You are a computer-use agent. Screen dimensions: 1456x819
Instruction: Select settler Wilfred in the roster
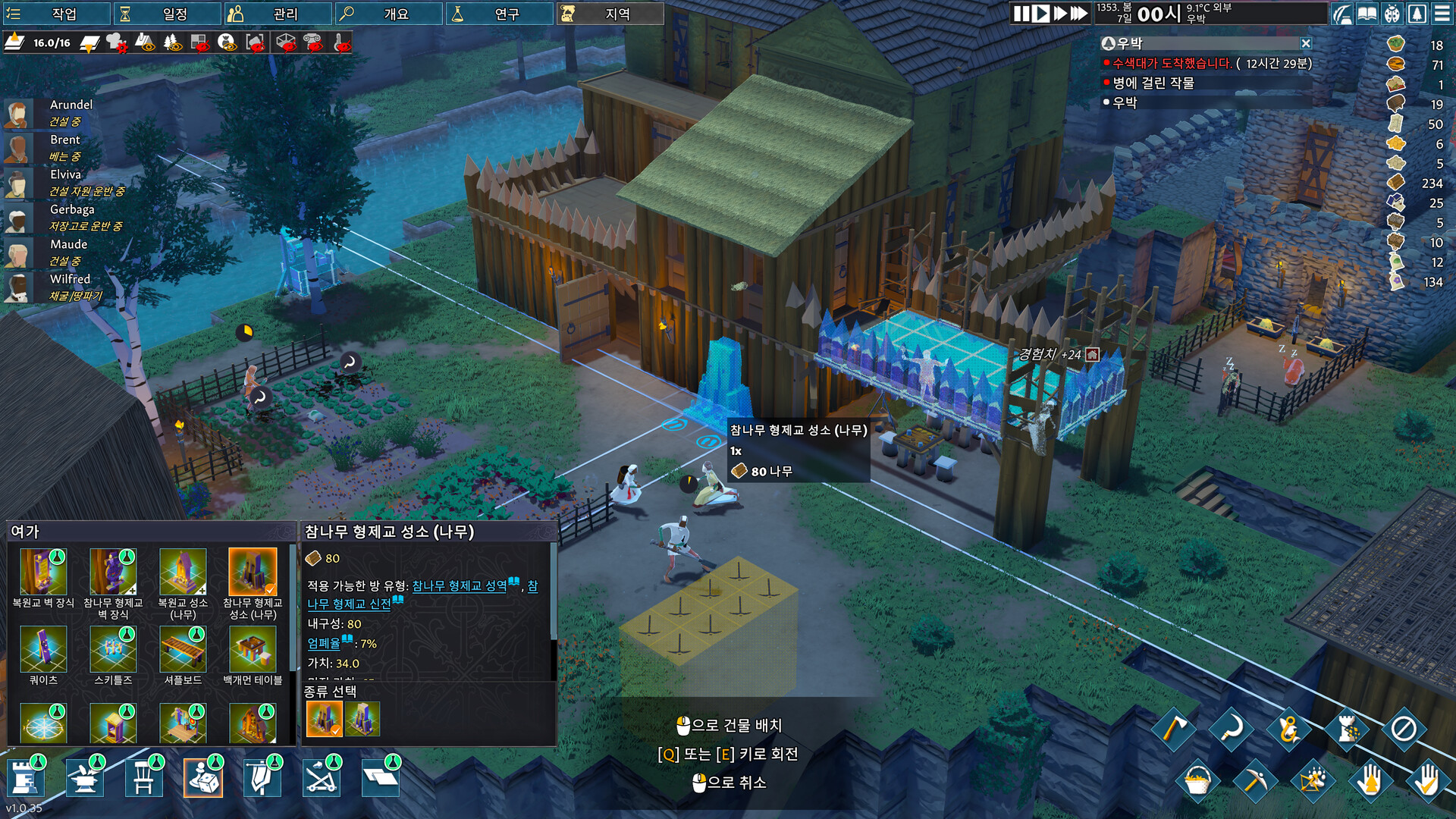(x=70, y=279)
